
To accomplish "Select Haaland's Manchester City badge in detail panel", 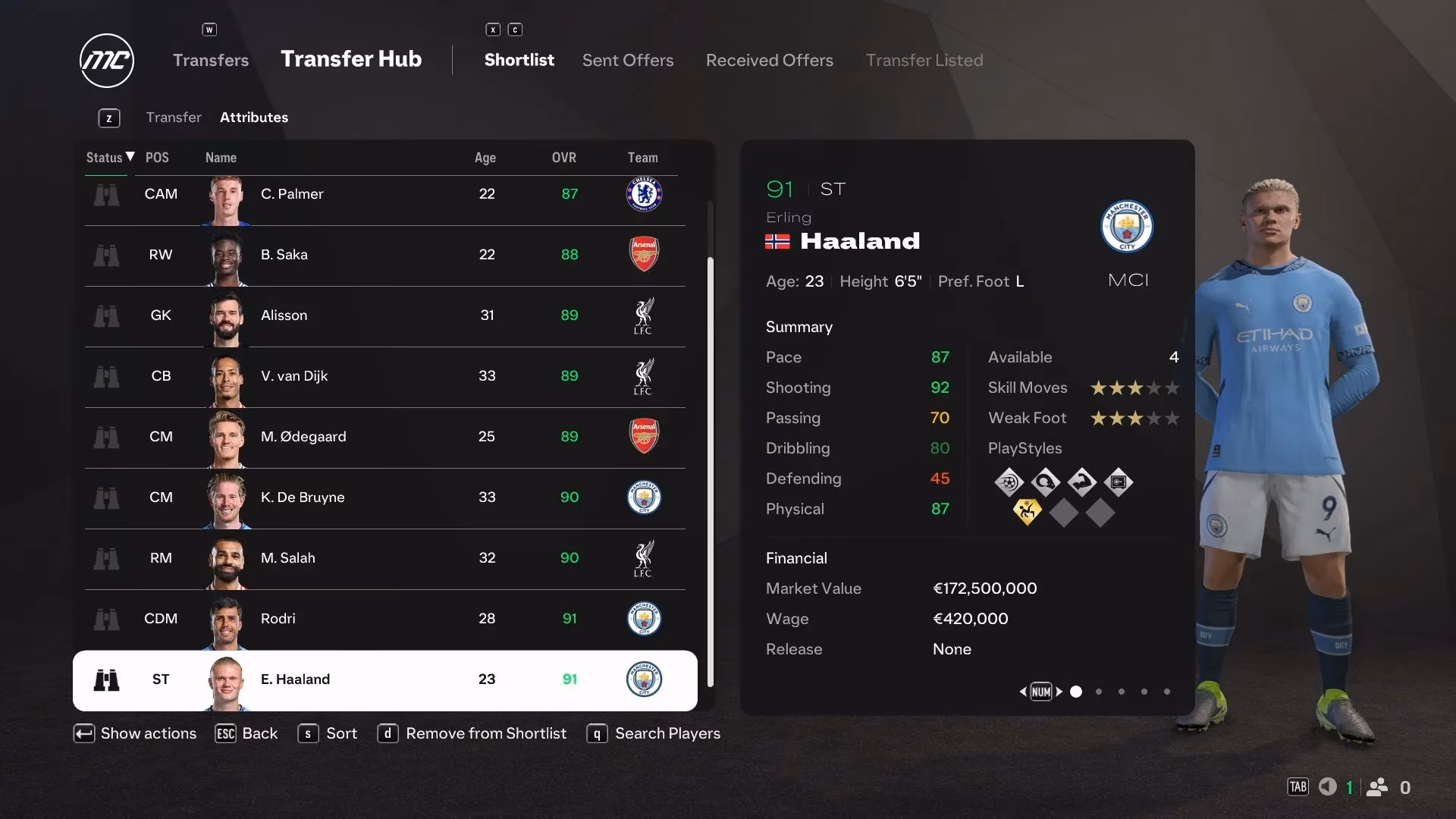I will [x=1128, y=227].
